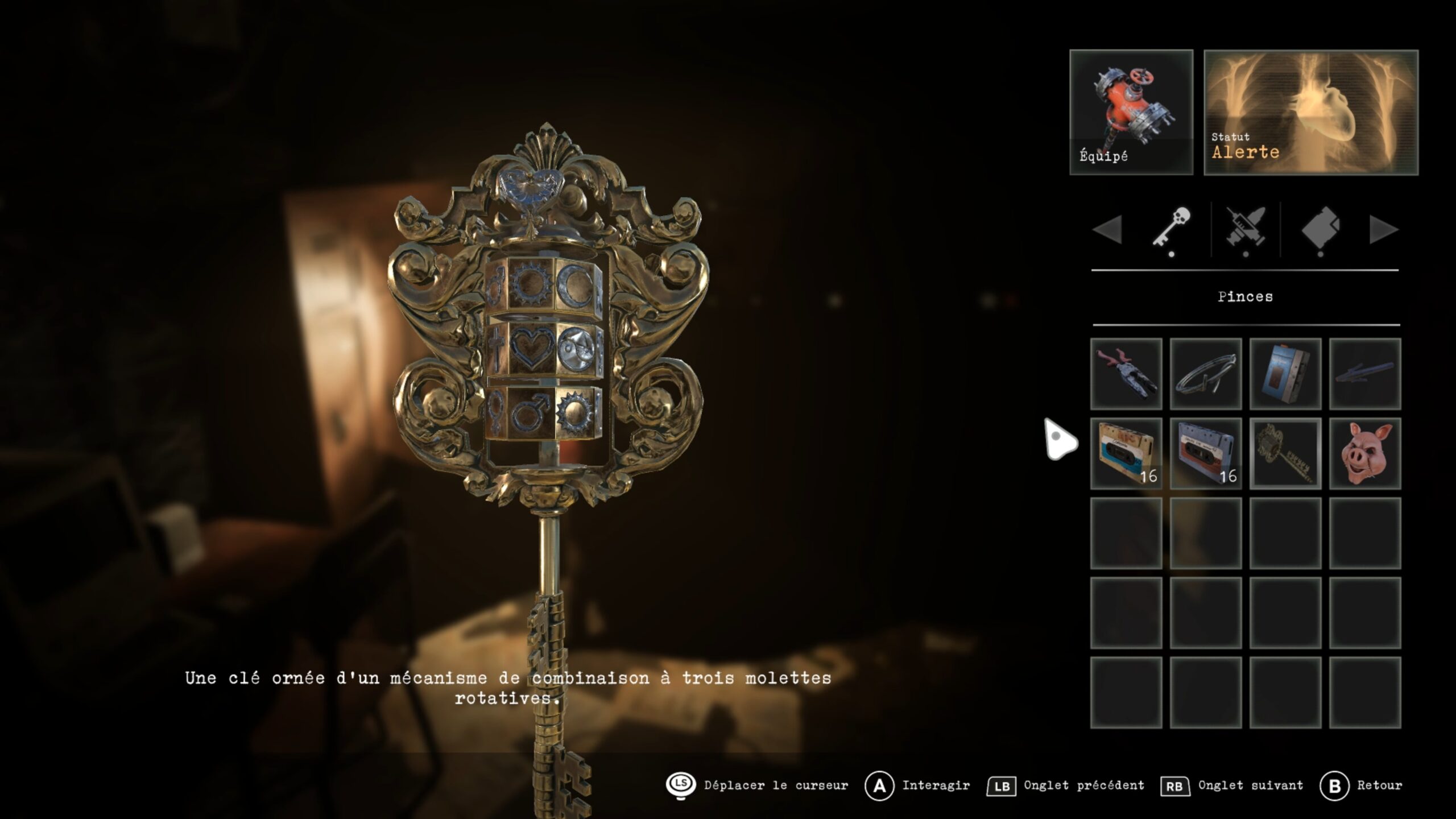Screen dimensions: 1456x819
Task: Click the right arrow for next tab
Action: pos(1383,230)
